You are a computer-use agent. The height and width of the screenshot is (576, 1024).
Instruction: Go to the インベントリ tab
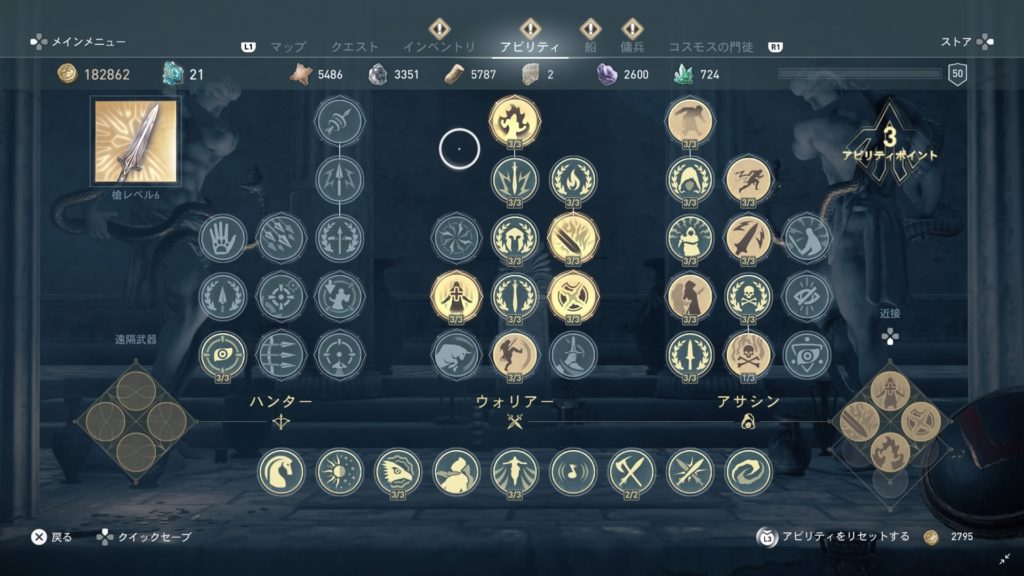click(439, 46)
